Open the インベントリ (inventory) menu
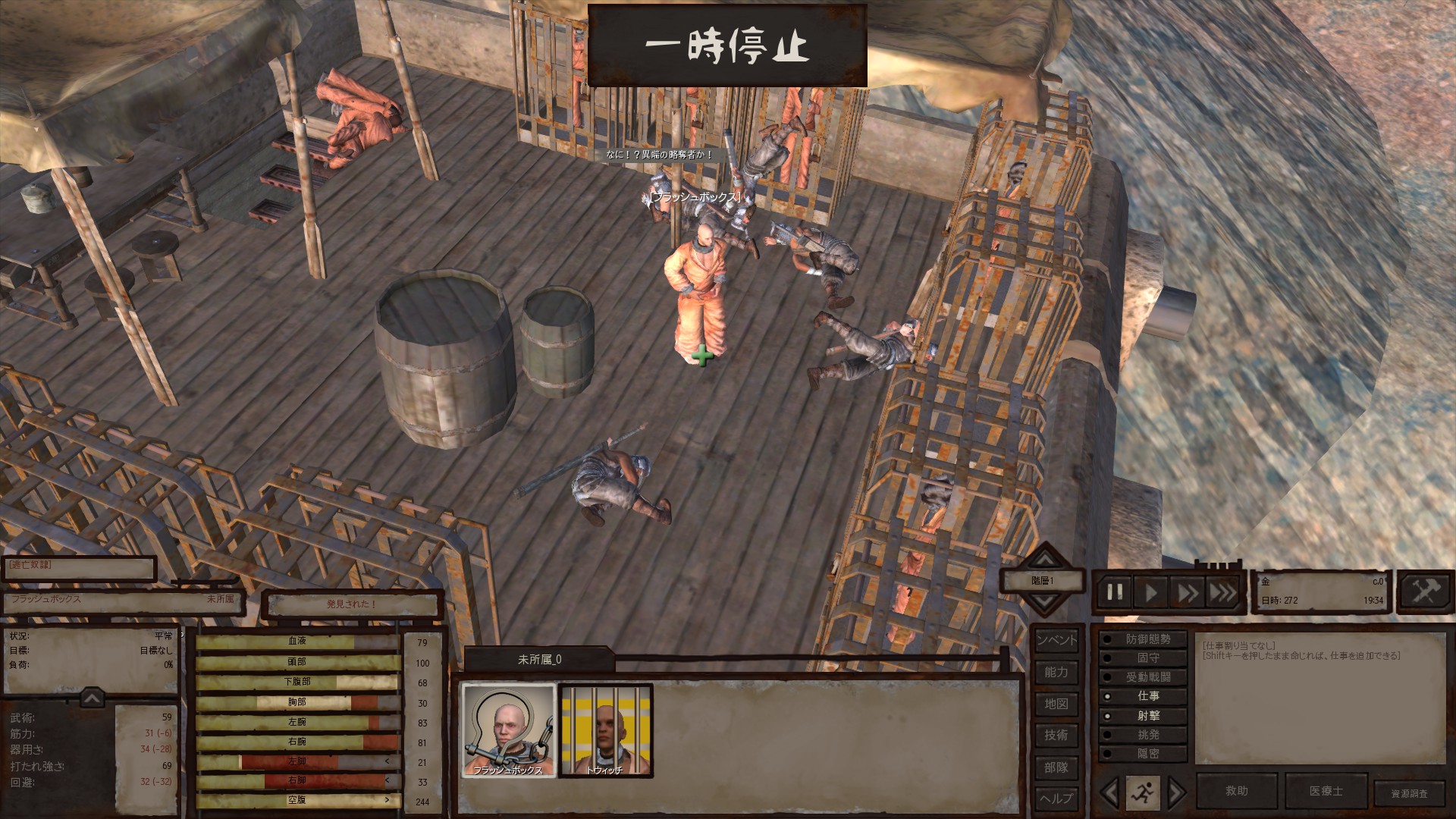1456x819 pixels. 1056,640
